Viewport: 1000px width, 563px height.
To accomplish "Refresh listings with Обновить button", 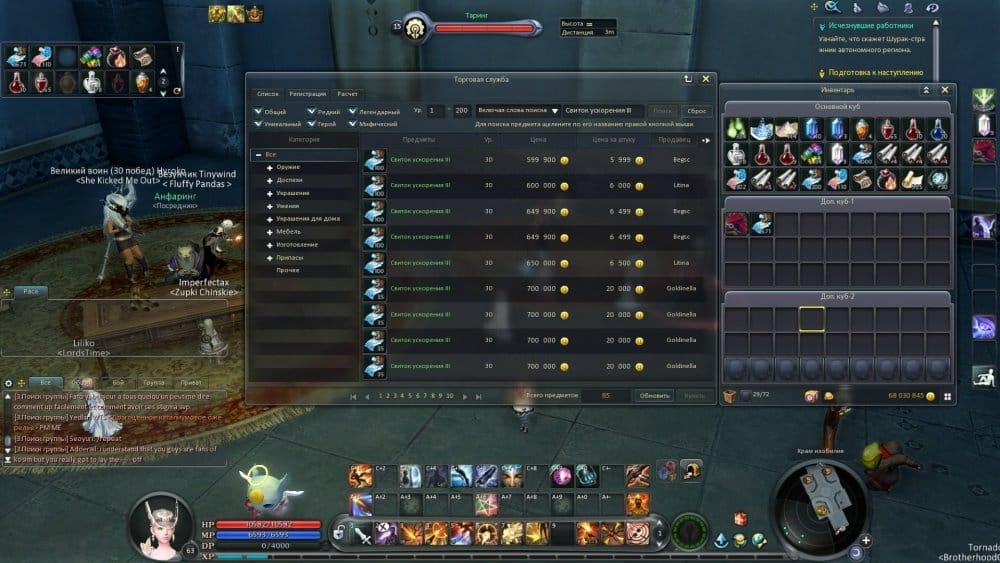I will click(655, 396).
